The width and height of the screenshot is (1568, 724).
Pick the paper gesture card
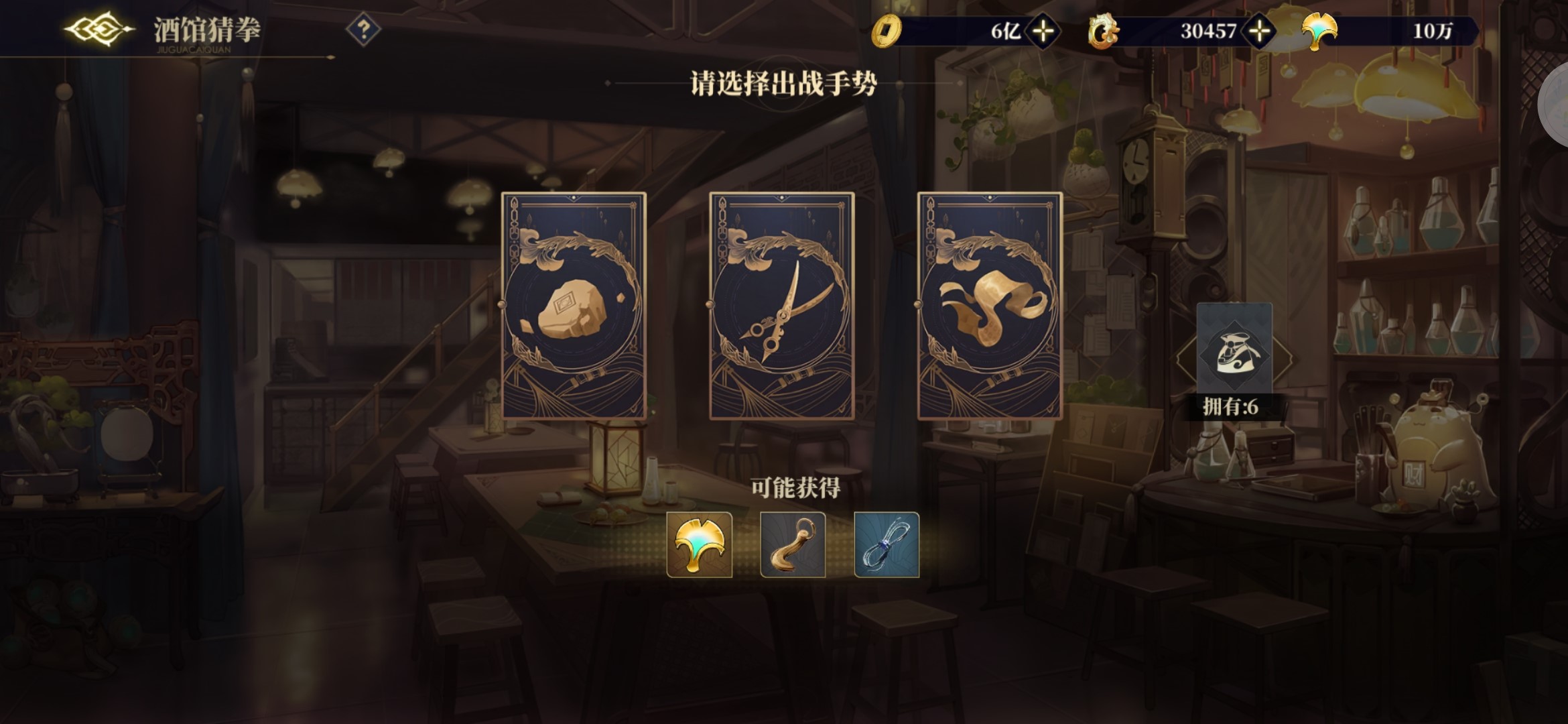[x=990, y=306]
